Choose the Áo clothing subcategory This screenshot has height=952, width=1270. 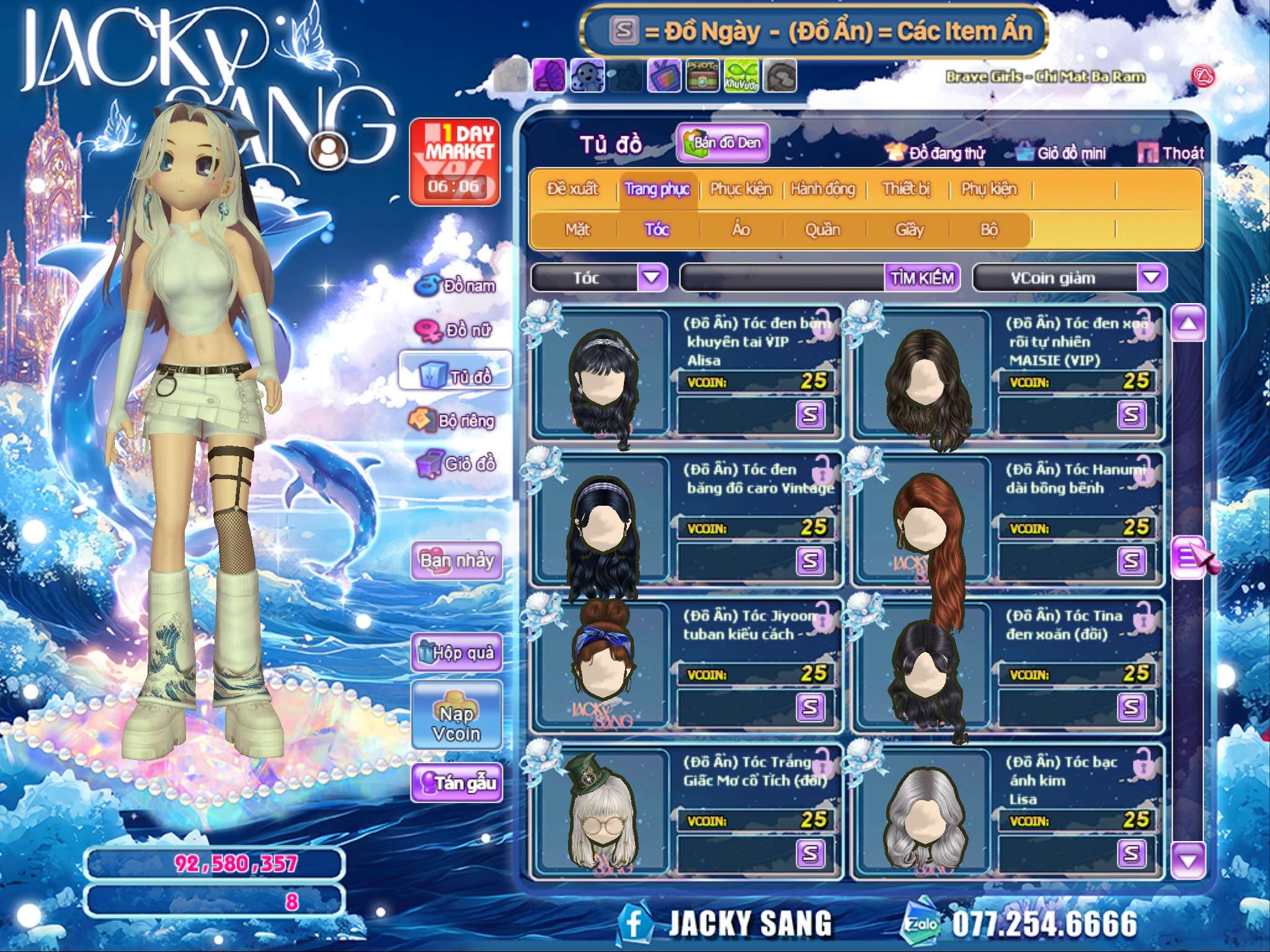(741, 230)
